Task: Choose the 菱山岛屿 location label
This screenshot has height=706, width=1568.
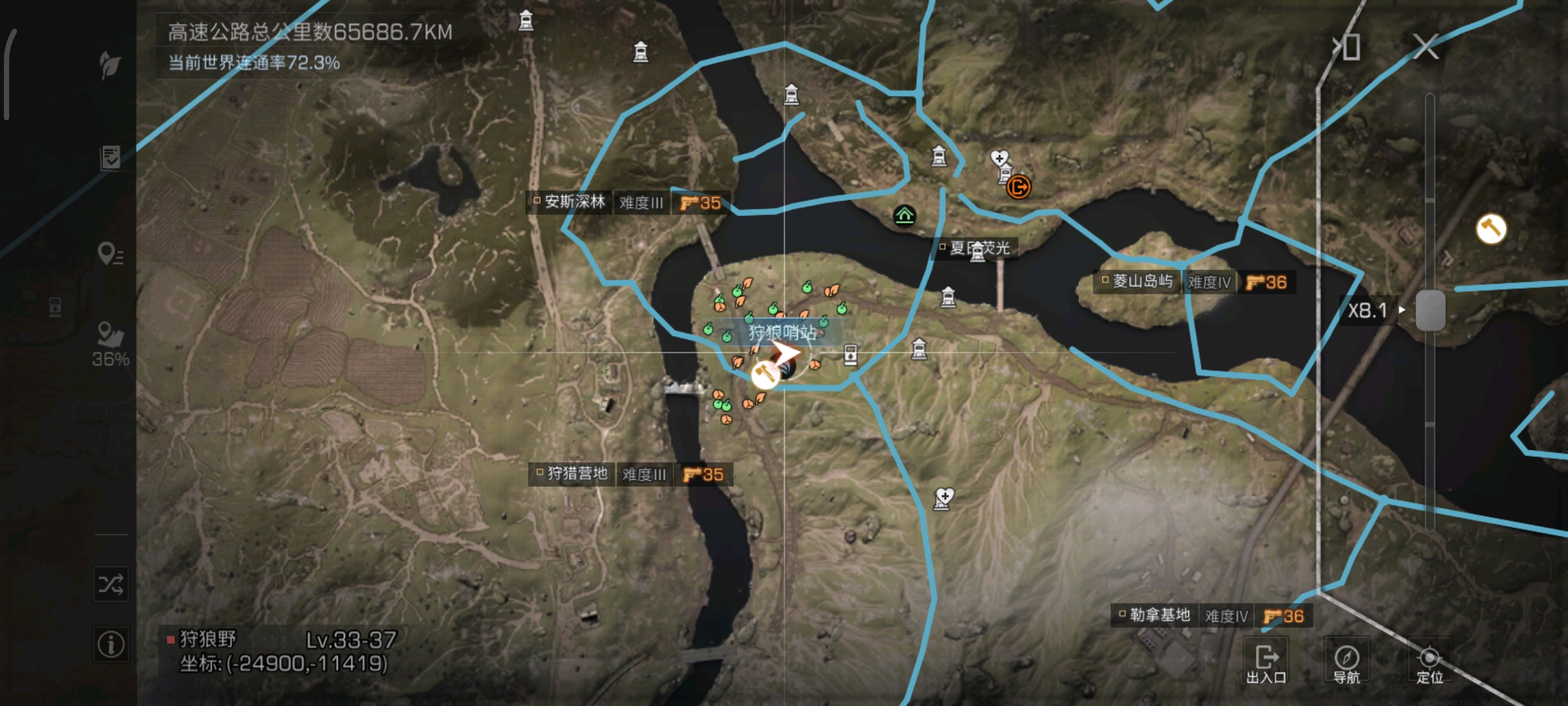Action: point(1142,282)
